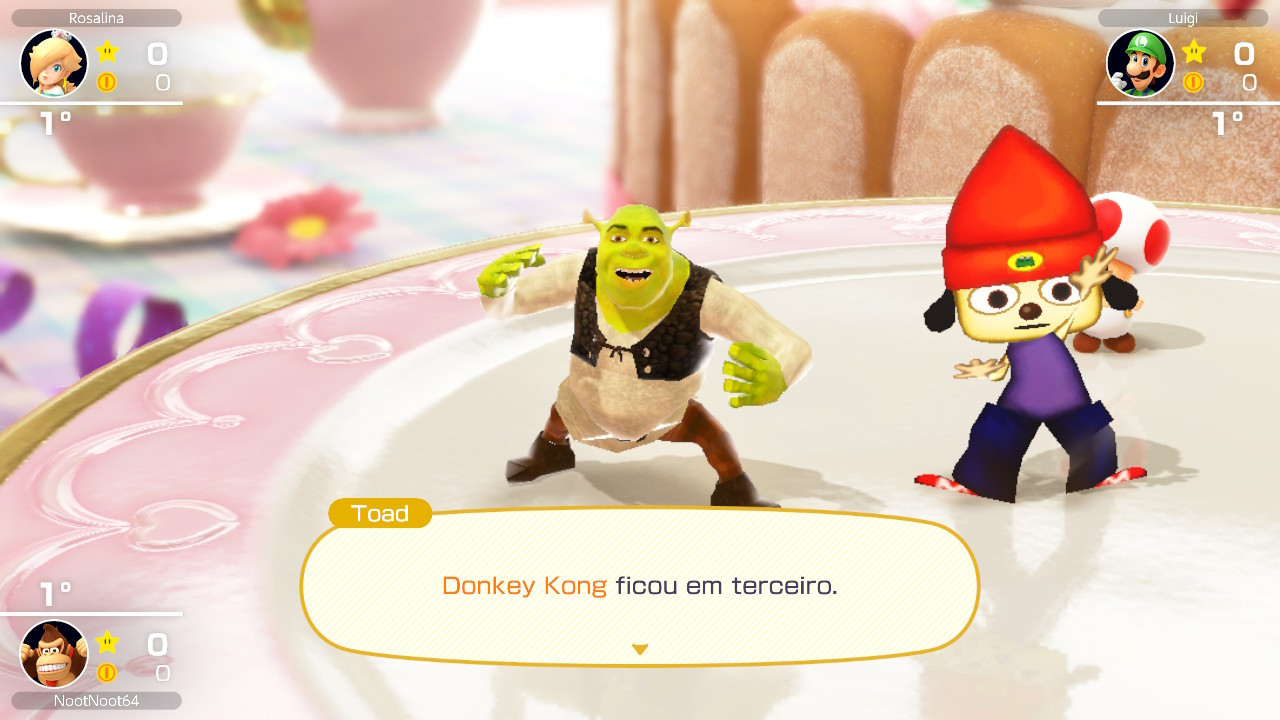1280x720 pixels.
Task: Select the star icon beside Rosalina's count
Action: coord(105,51)
